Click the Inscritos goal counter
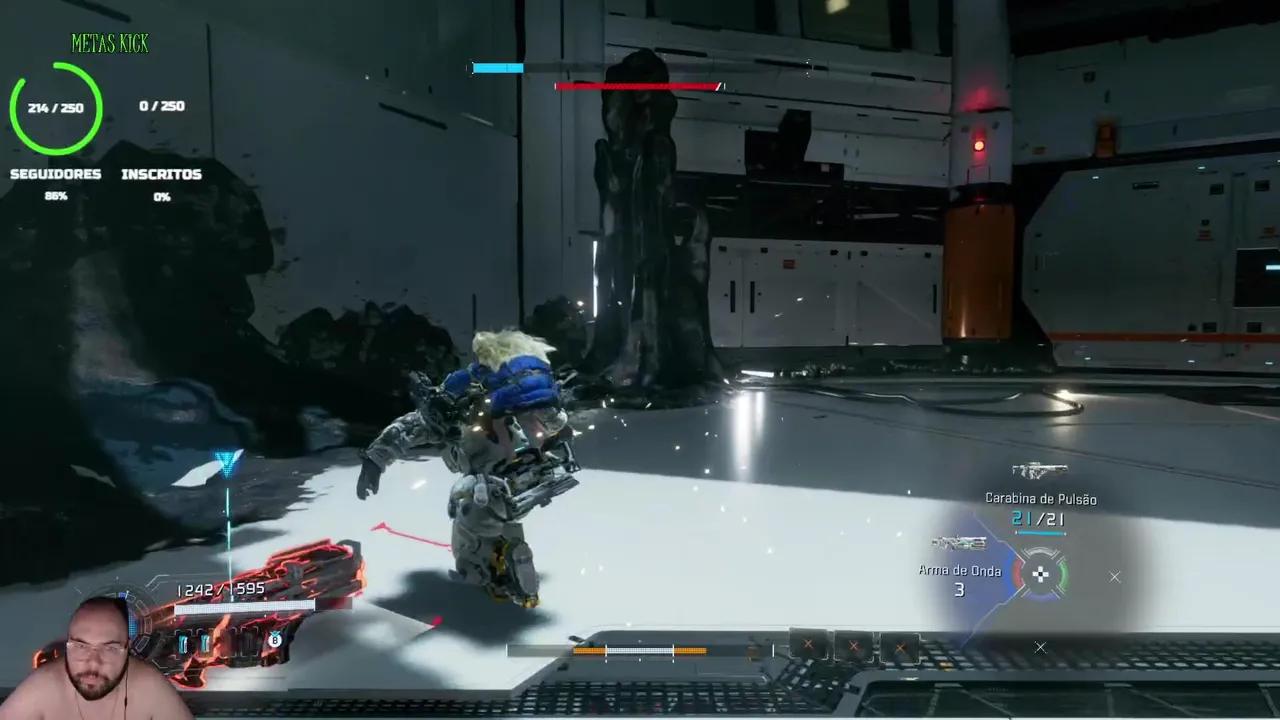 (x=162, y=106)
